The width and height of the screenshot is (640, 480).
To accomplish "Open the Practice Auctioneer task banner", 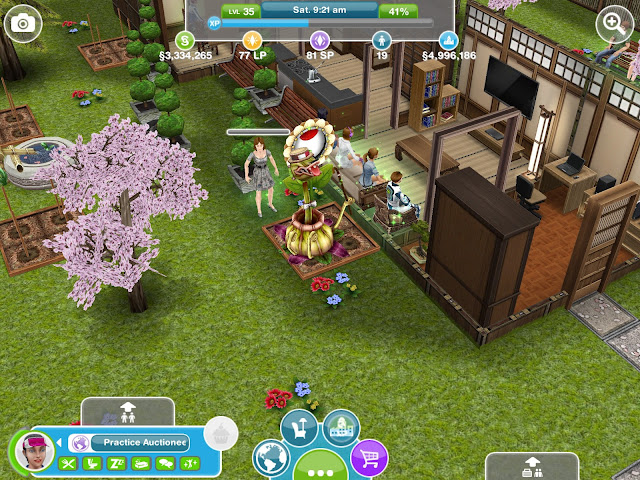I will (x=138, y=442).
